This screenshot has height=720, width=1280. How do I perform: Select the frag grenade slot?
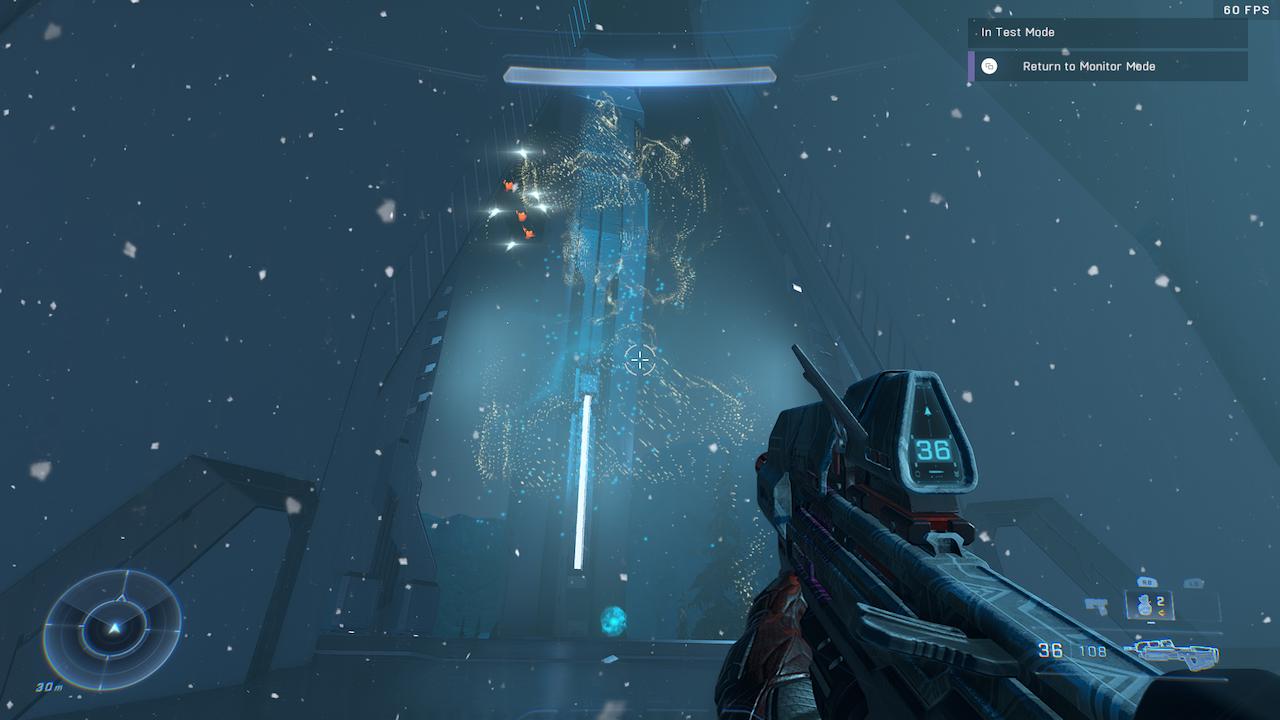[1148, 604]
